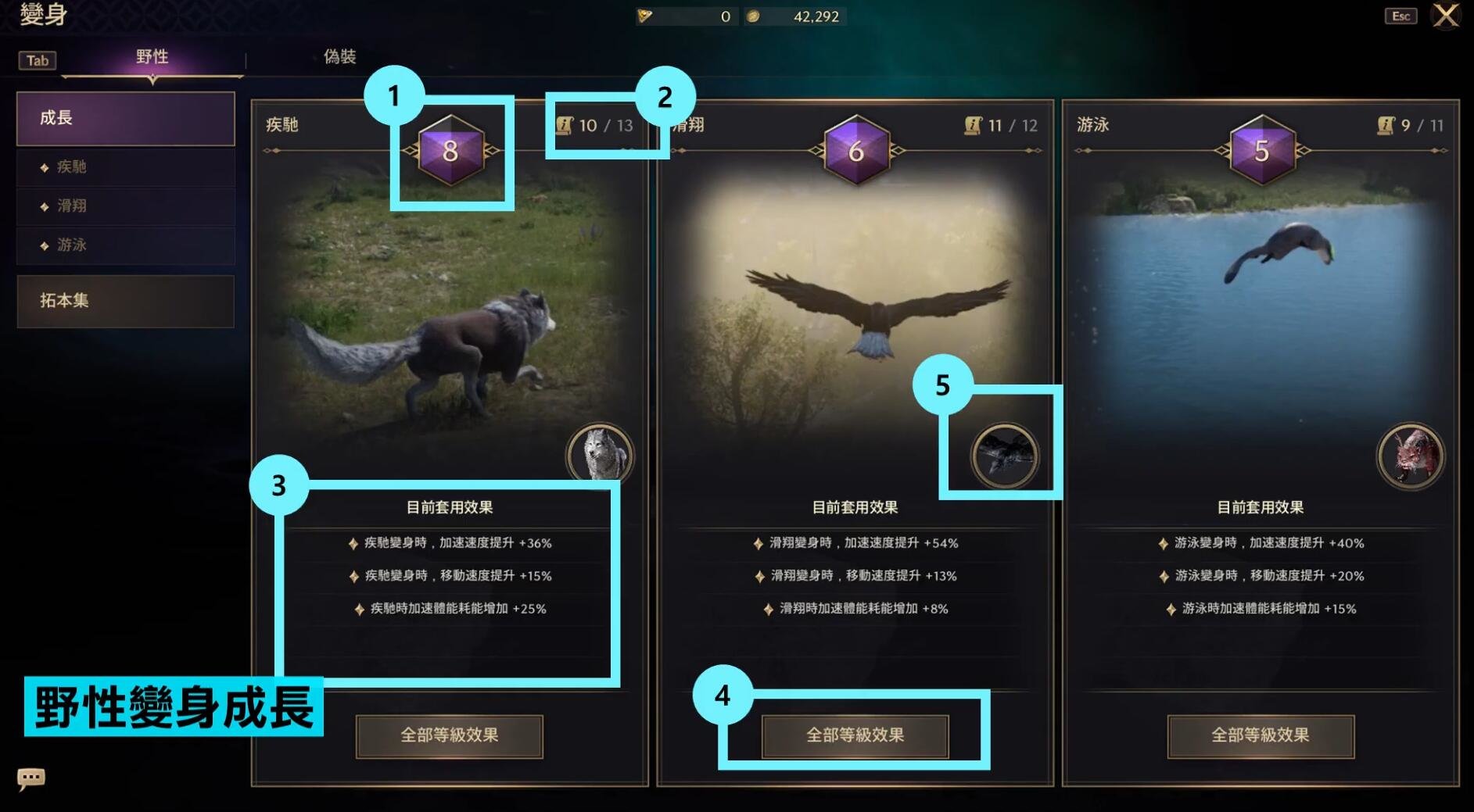Close the transformation window with X
This screenshot has height=812, width=1474.
[x=1445, y=16]
